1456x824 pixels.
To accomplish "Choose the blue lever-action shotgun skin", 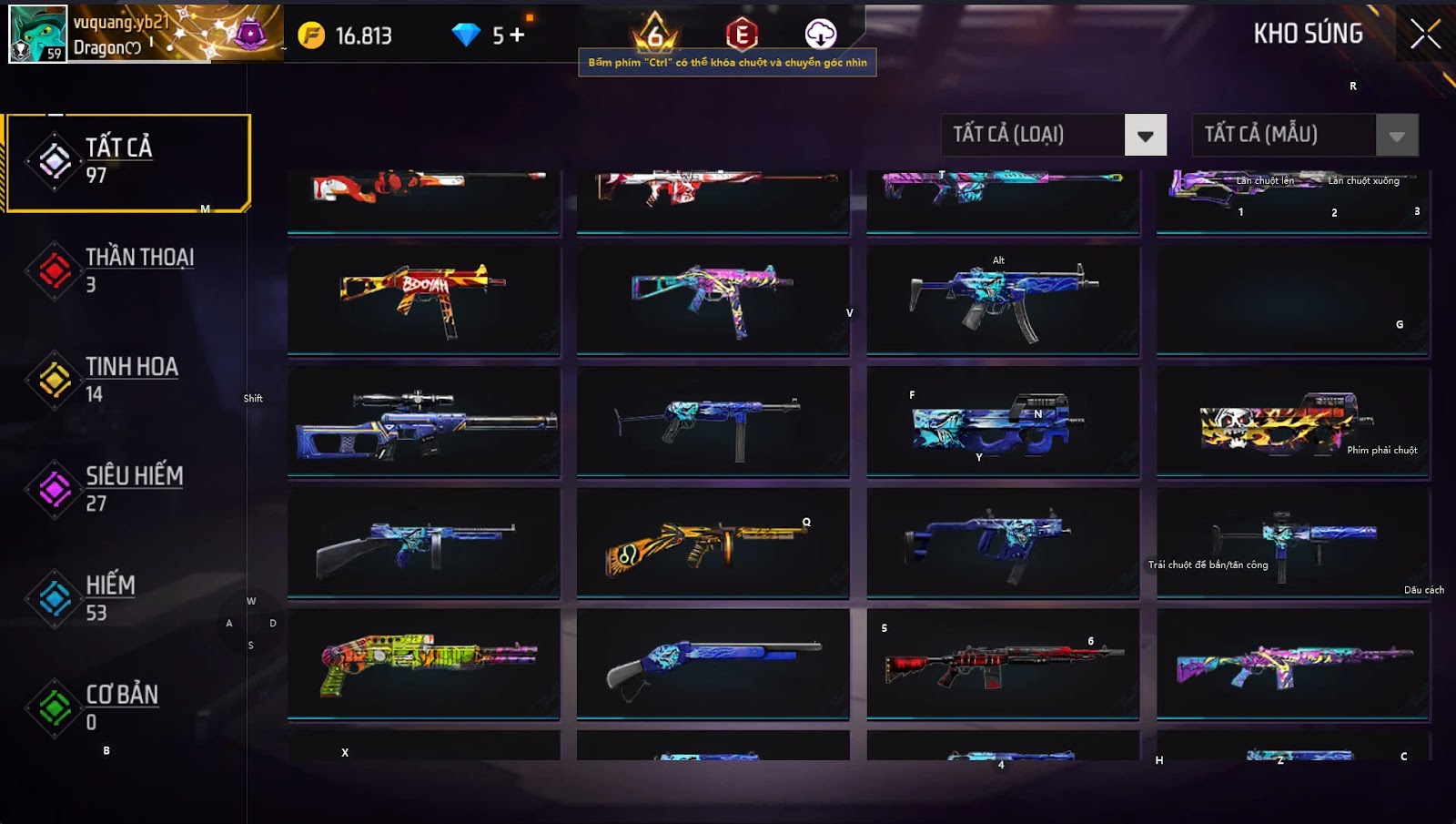I will pyautogui.click(x=712, y=664).
